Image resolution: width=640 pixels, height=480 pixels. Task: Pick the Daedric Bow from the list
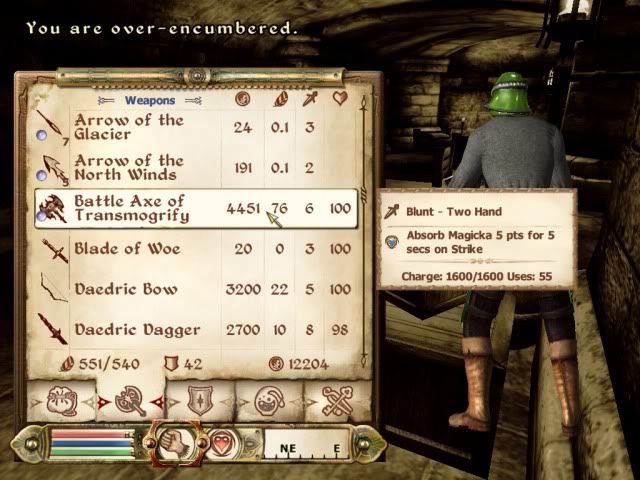pos(130,289)
